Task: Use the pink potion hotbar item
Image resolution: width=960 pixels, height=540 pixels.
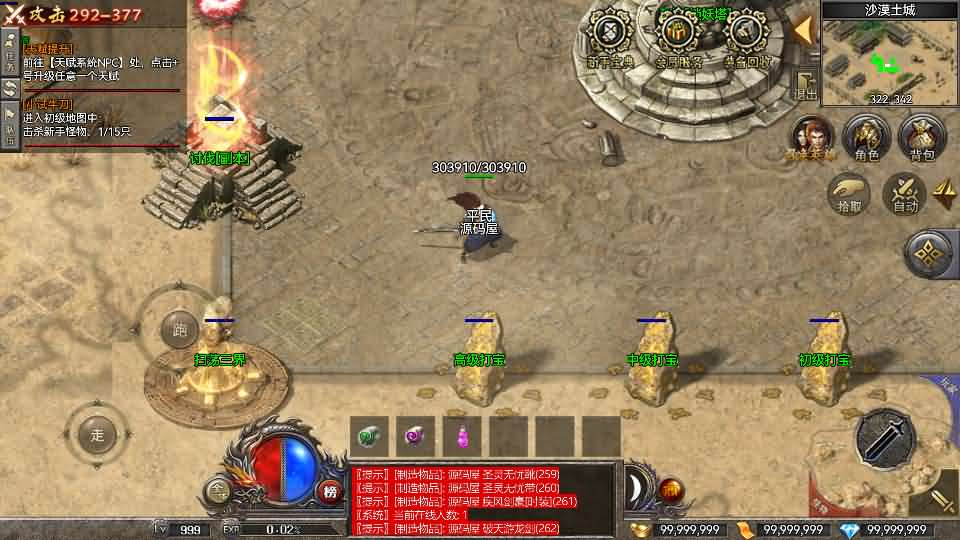Action: [463, 436]
